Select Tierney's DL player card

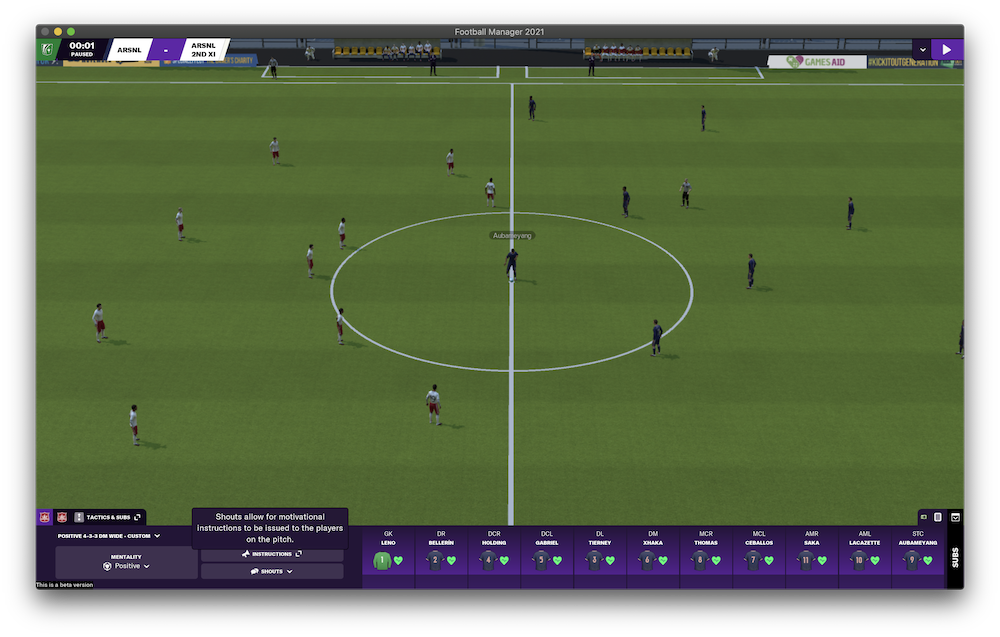click(600, 553)
